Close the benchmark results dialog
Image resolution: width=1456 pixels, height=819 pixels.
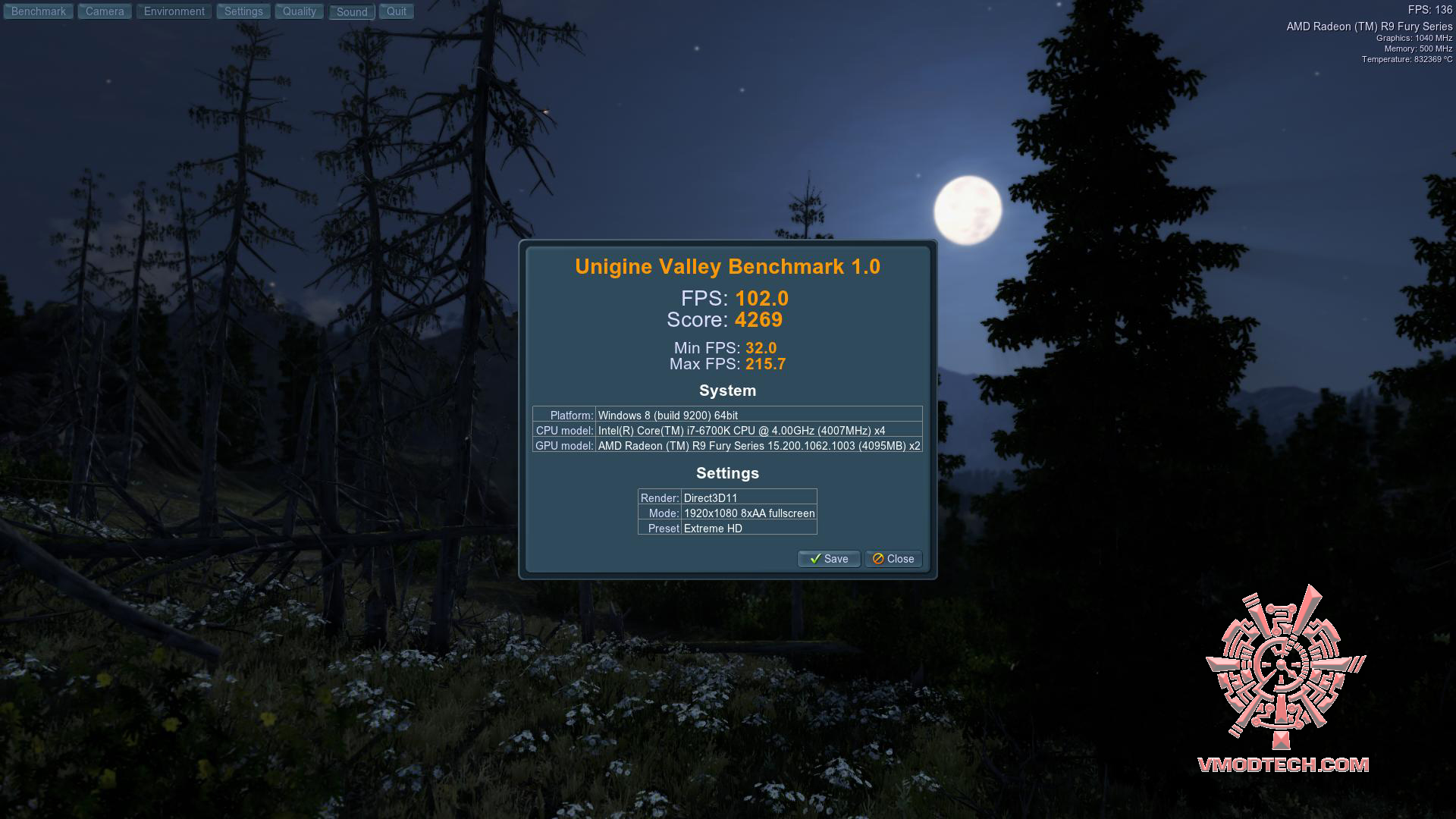tap(893, 559)
